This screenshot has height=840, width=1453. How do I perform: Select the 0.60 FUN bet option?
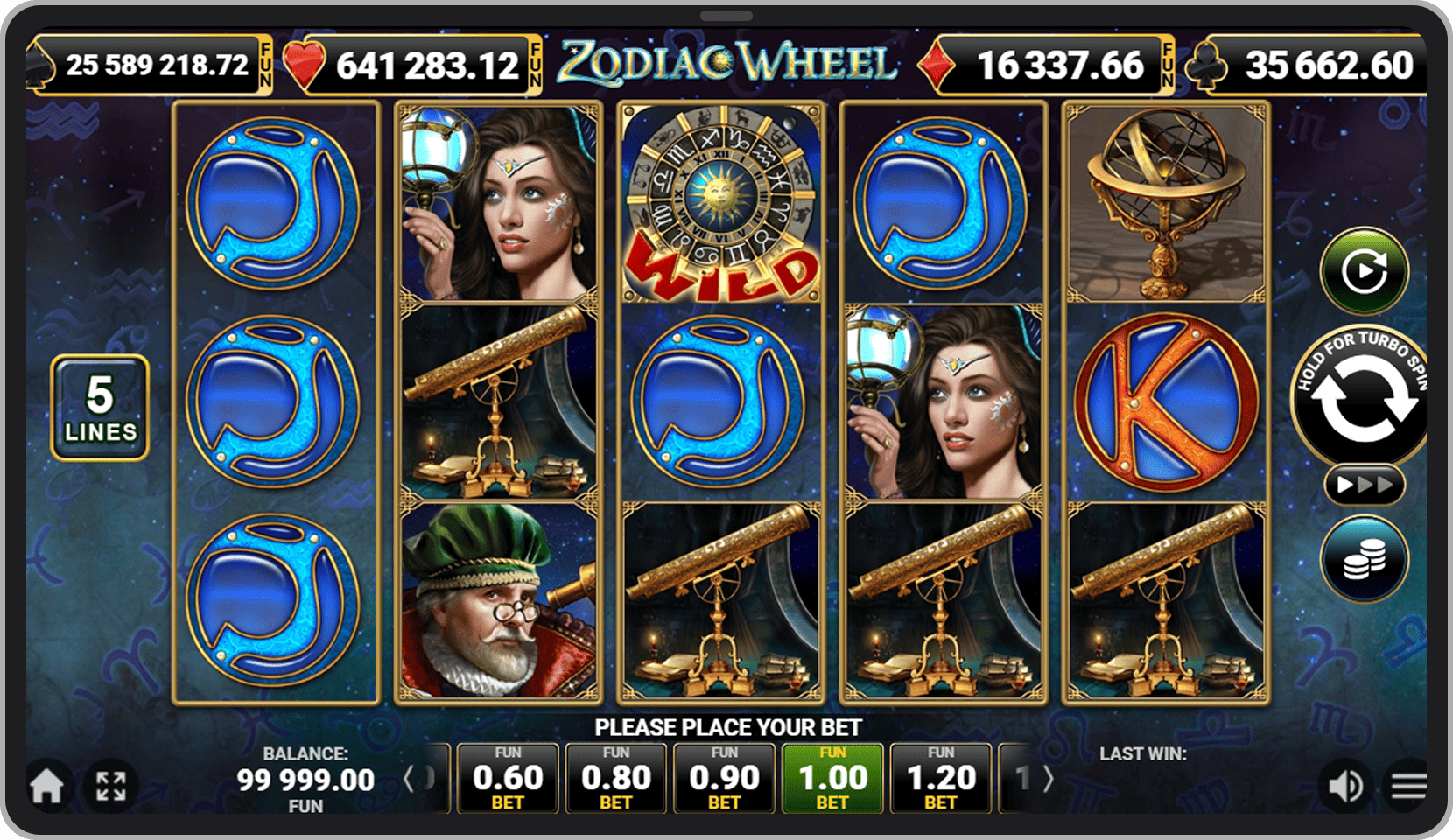click(508, 777)
